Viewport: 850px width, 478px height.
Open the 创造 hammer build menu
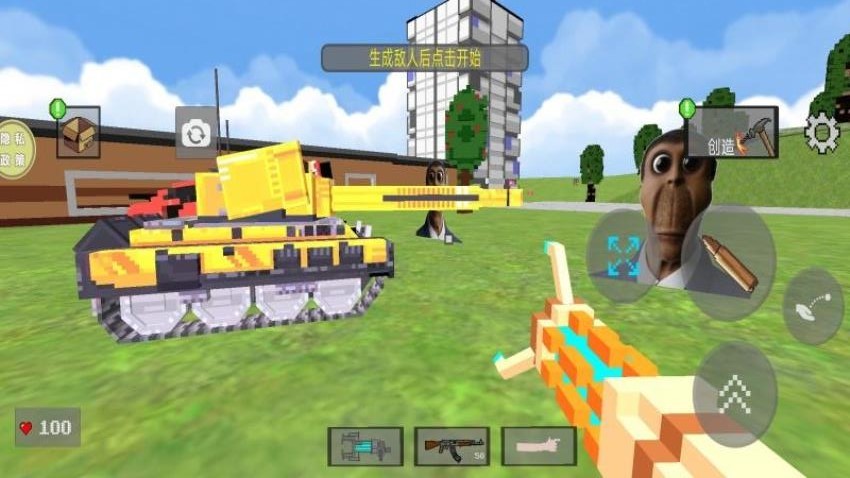pos(731,133)
